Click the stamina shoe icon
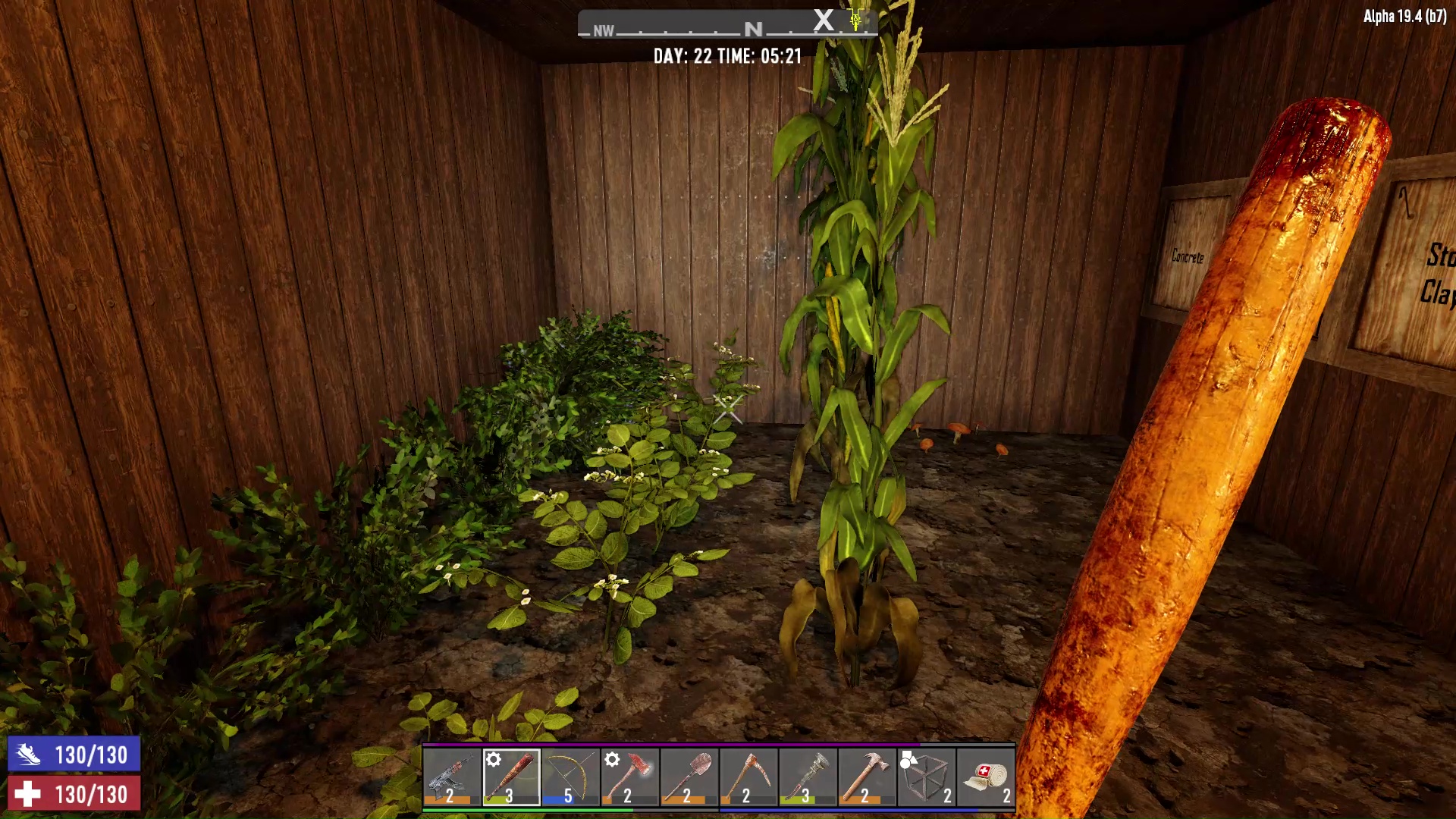 [27, 756]
